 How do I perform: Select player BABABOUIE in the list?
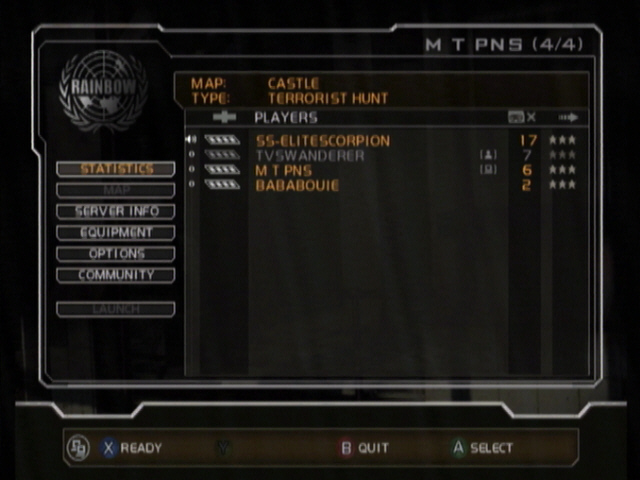click(x=297, y=186)
